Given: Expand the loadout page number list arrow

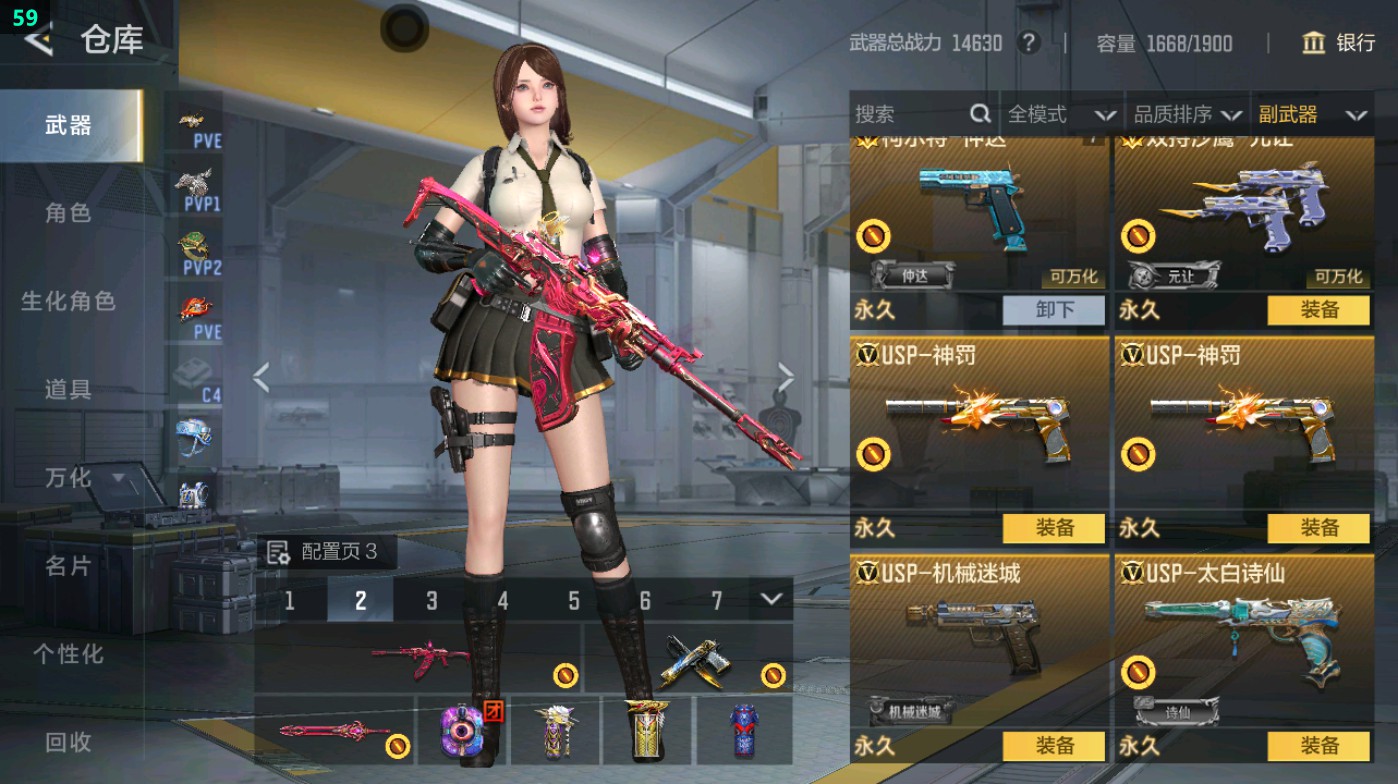Looking at the screenshot, I should tap(770, 599).
